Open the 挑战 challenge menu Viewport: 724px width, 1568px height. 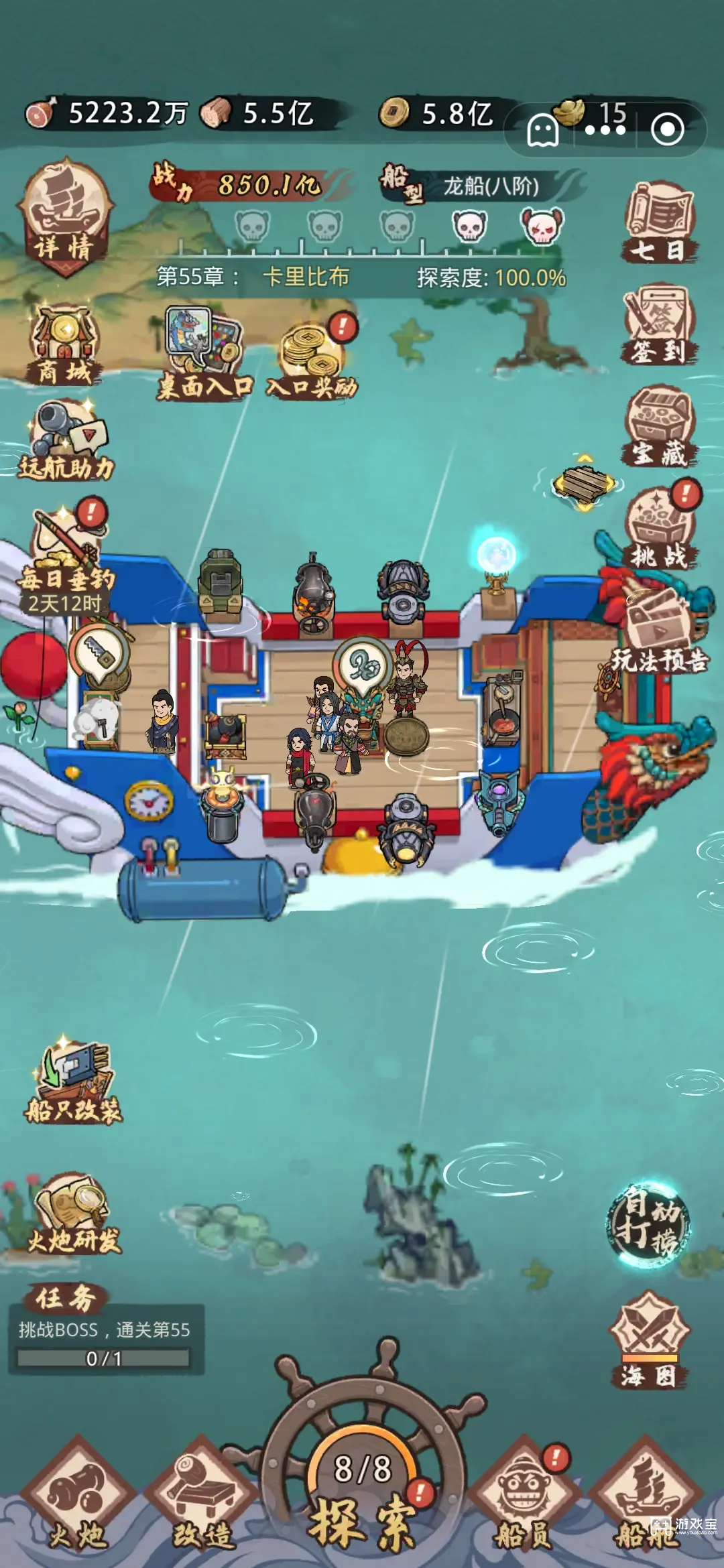(x=658, y=527)
